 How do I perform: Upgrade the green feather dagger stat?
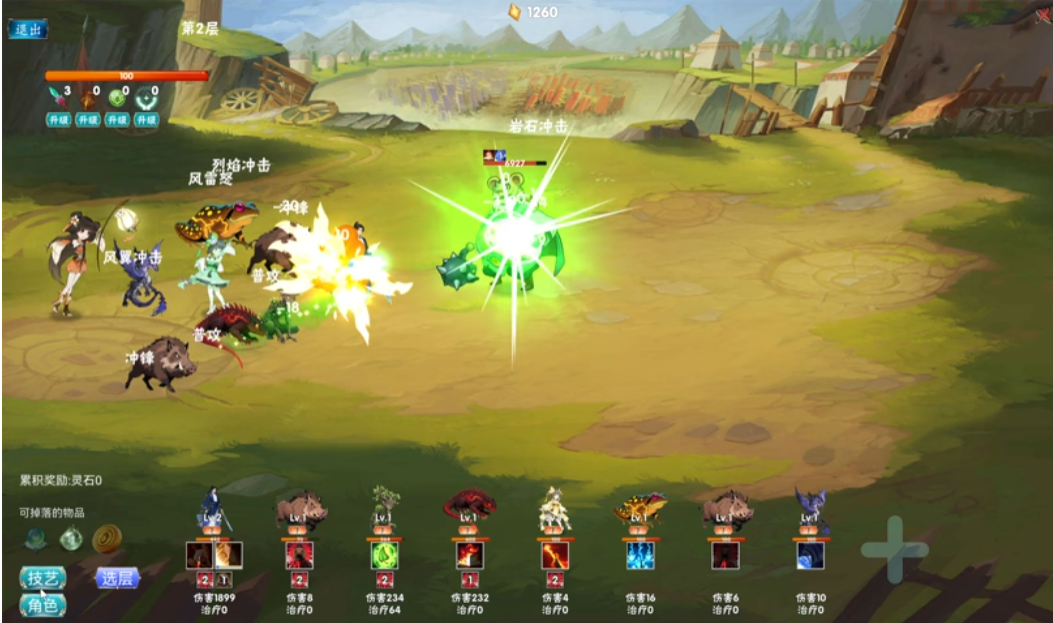(x=59, y=120)
